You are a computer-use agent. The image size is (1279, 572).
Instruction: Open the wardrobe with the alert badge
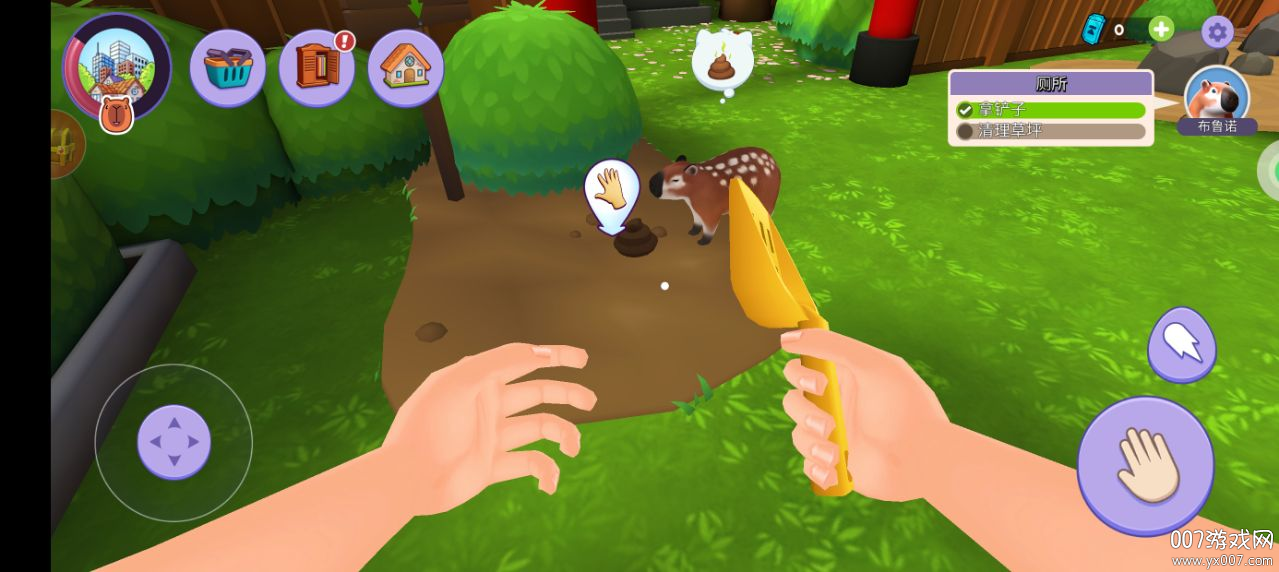(x=316, y=68)
